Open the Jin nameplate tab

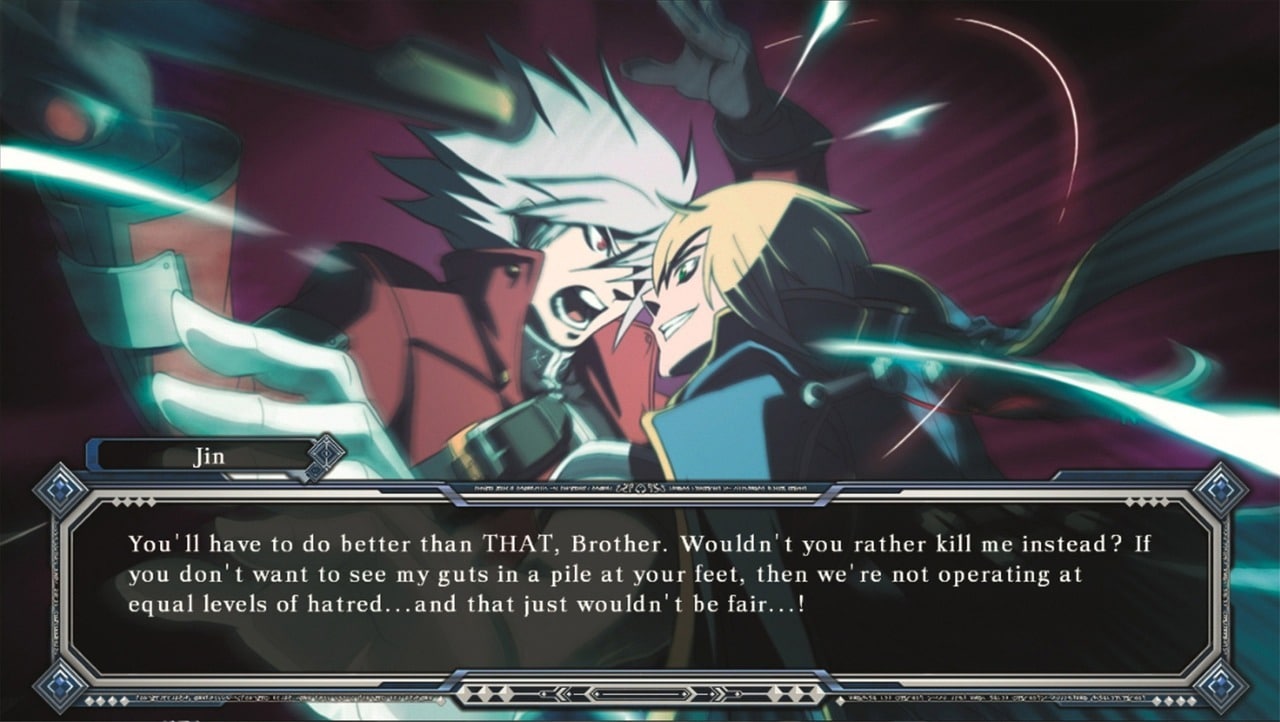point(208,455)
